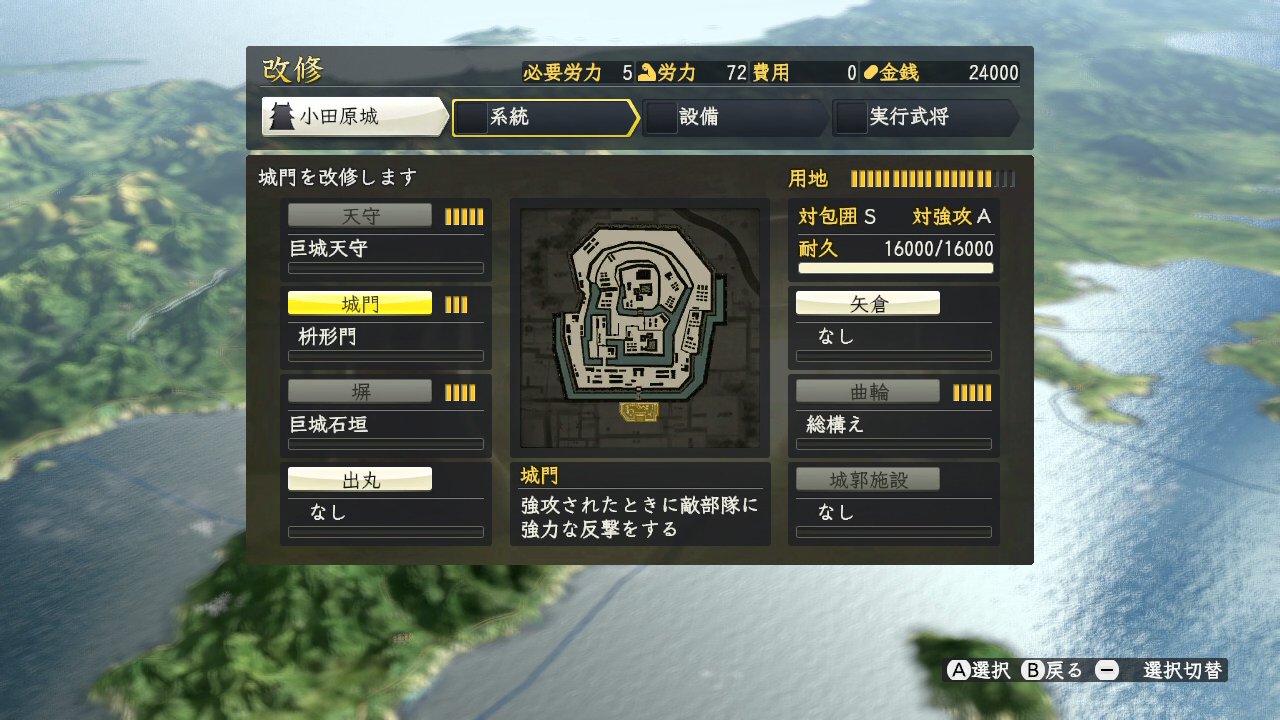Open the 曲輪 bailey category
The width and height of the screenshot is (1280, 720).
pos(866,390)
